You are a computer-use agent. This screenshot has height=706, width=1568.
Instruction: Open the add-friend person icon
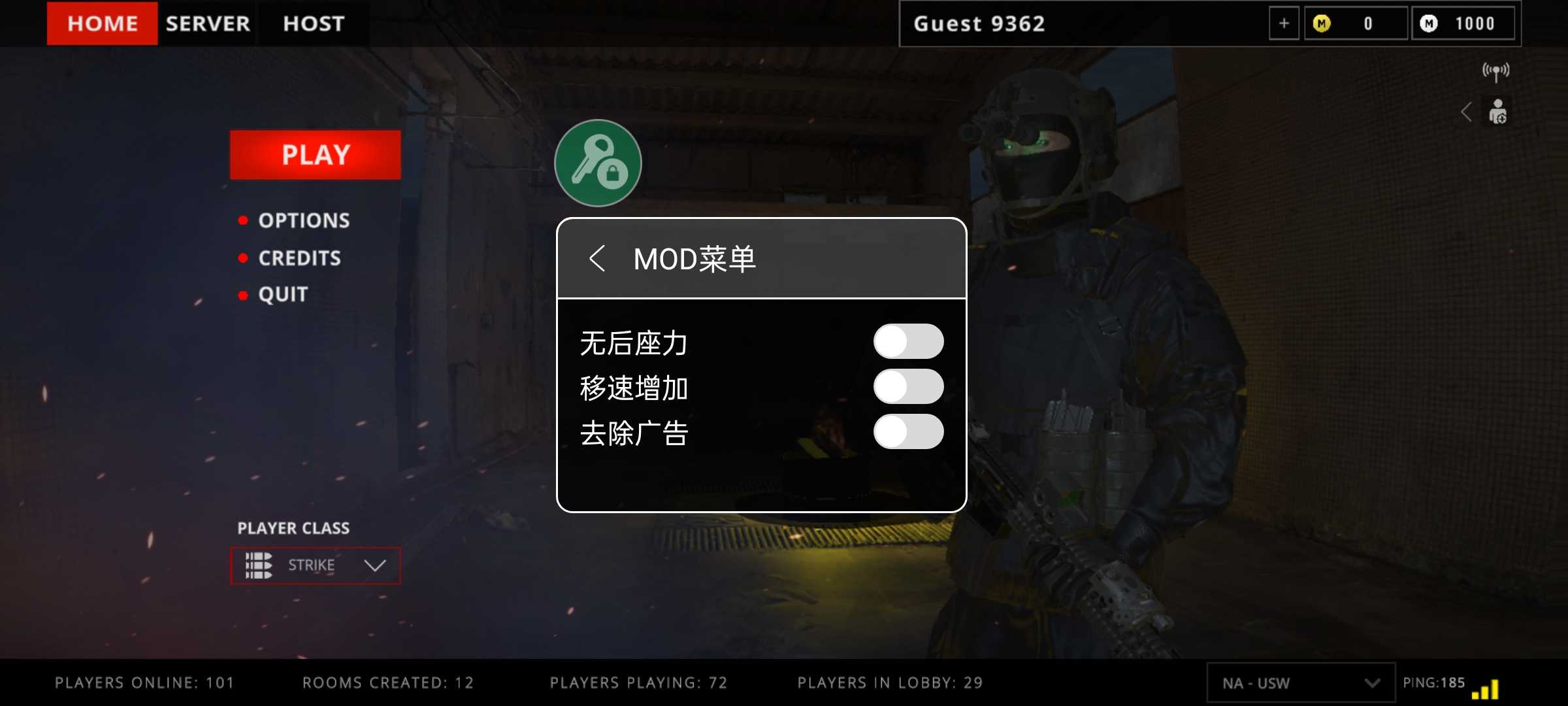(x=1497, y=112)
